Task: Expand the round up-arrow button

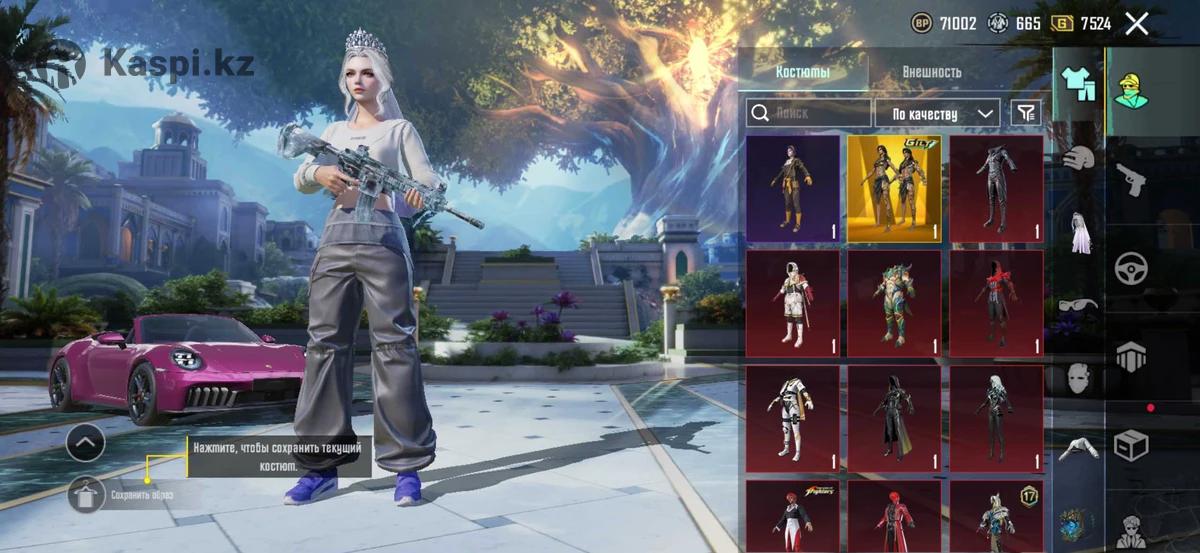Action: (x=86, y=441)
